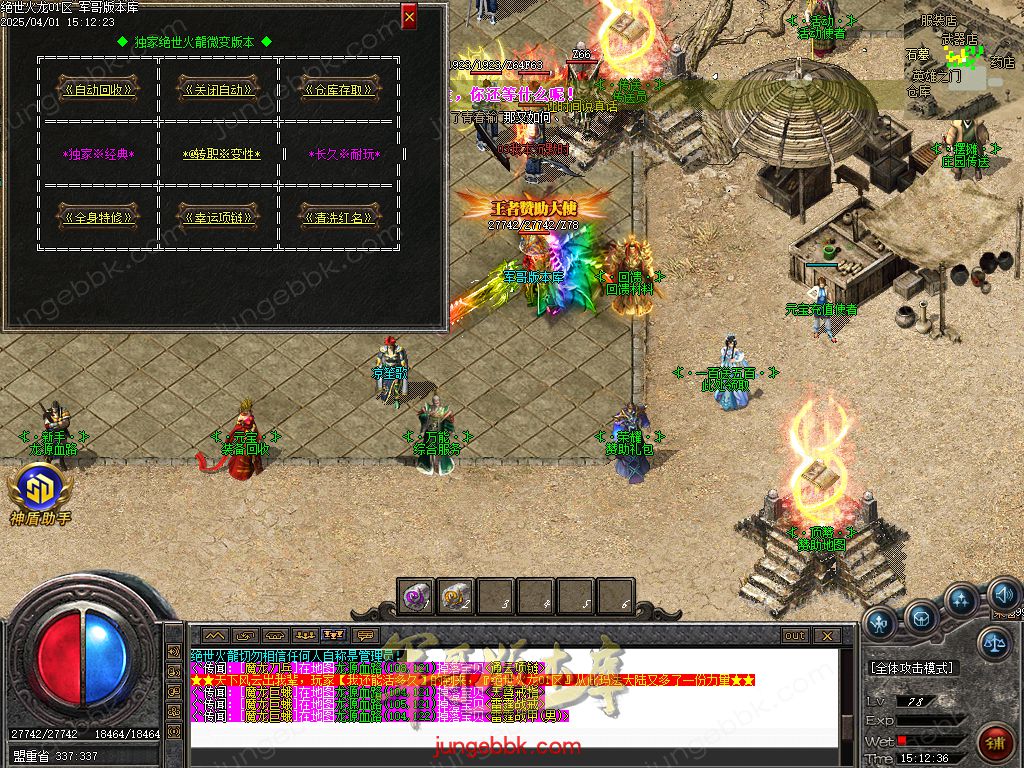The image size is (1024, 768).
Task: Close the chat window with its X button
Action: (x=826, y=635)
